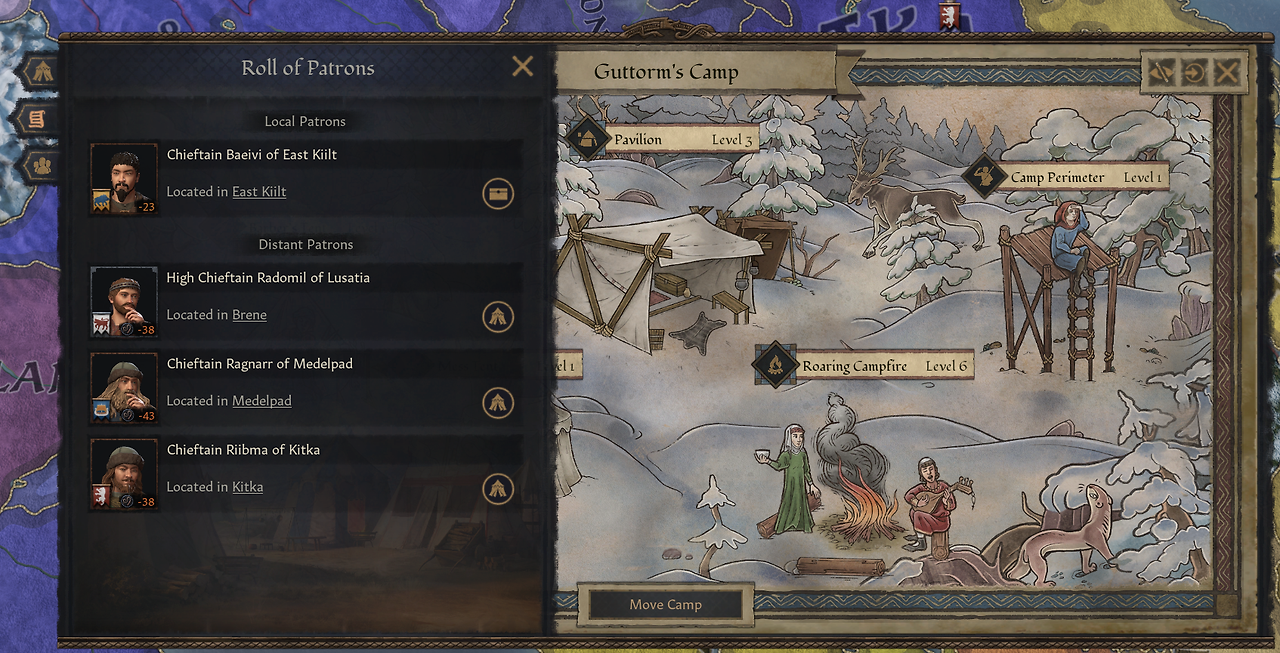
Task: Click the tent button beside Ragnarr of Medelpad
Action: click(498, 402)
